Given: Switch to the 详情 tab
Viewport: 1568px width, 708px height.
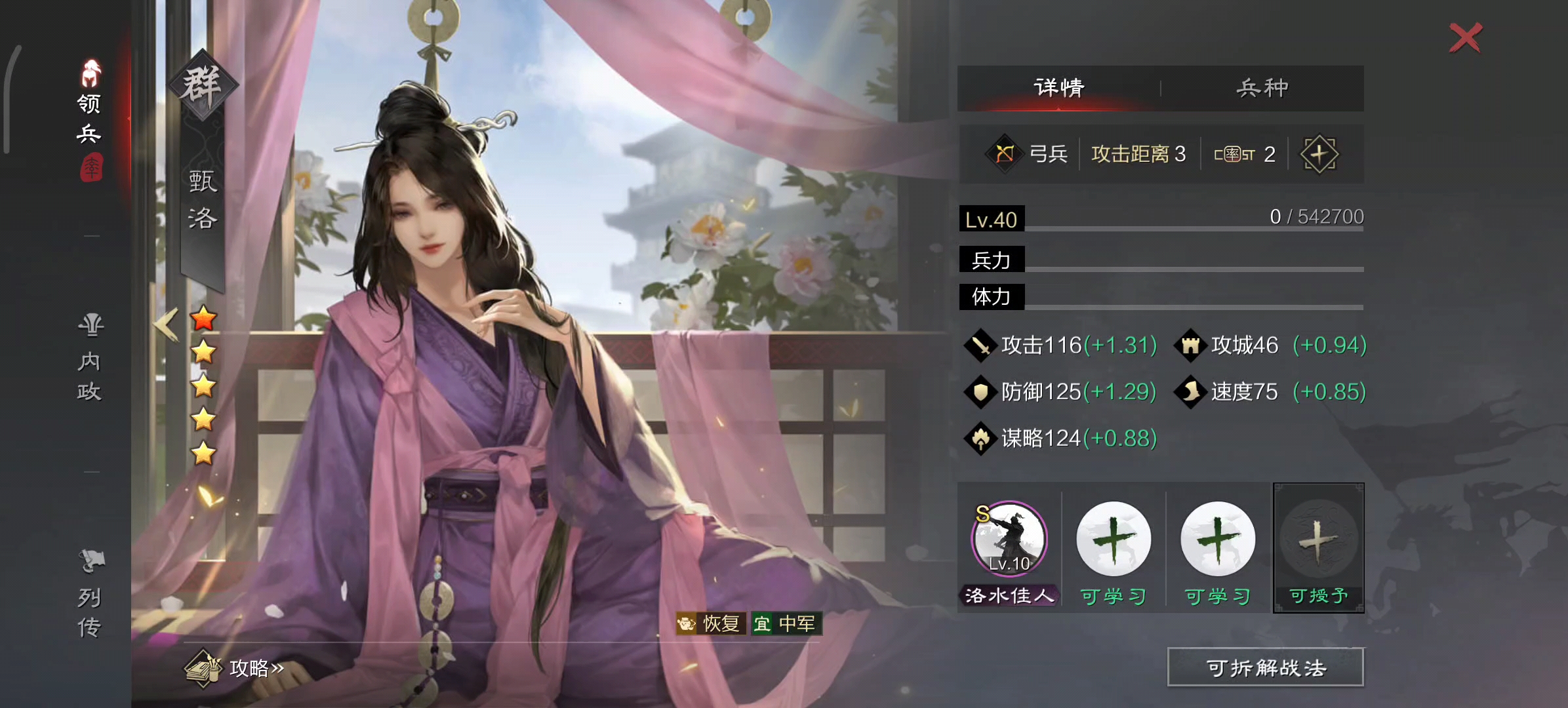Looking at the screenshot, I should [x=1057, y=86].
